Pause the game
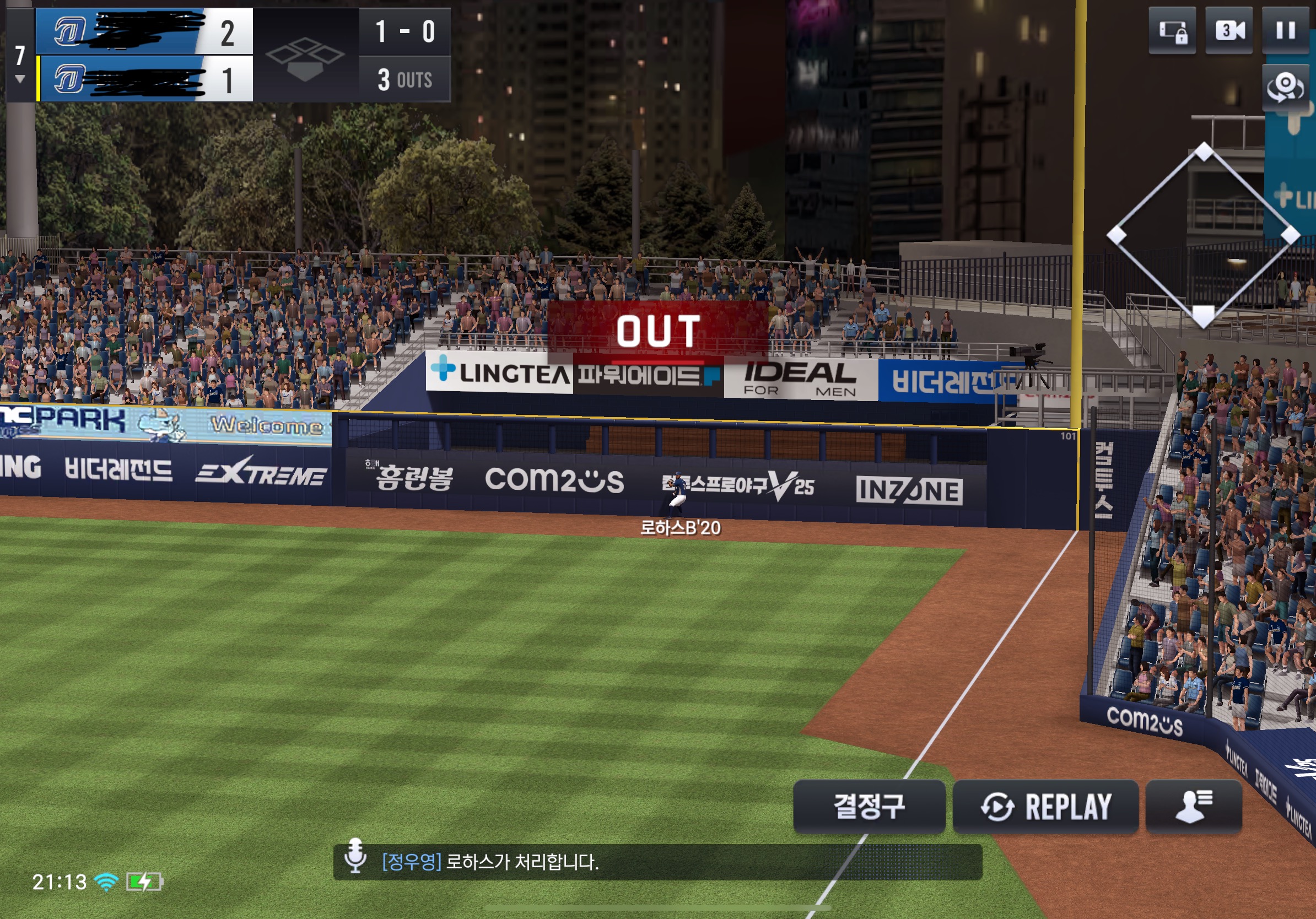 tap(1285, 30)
